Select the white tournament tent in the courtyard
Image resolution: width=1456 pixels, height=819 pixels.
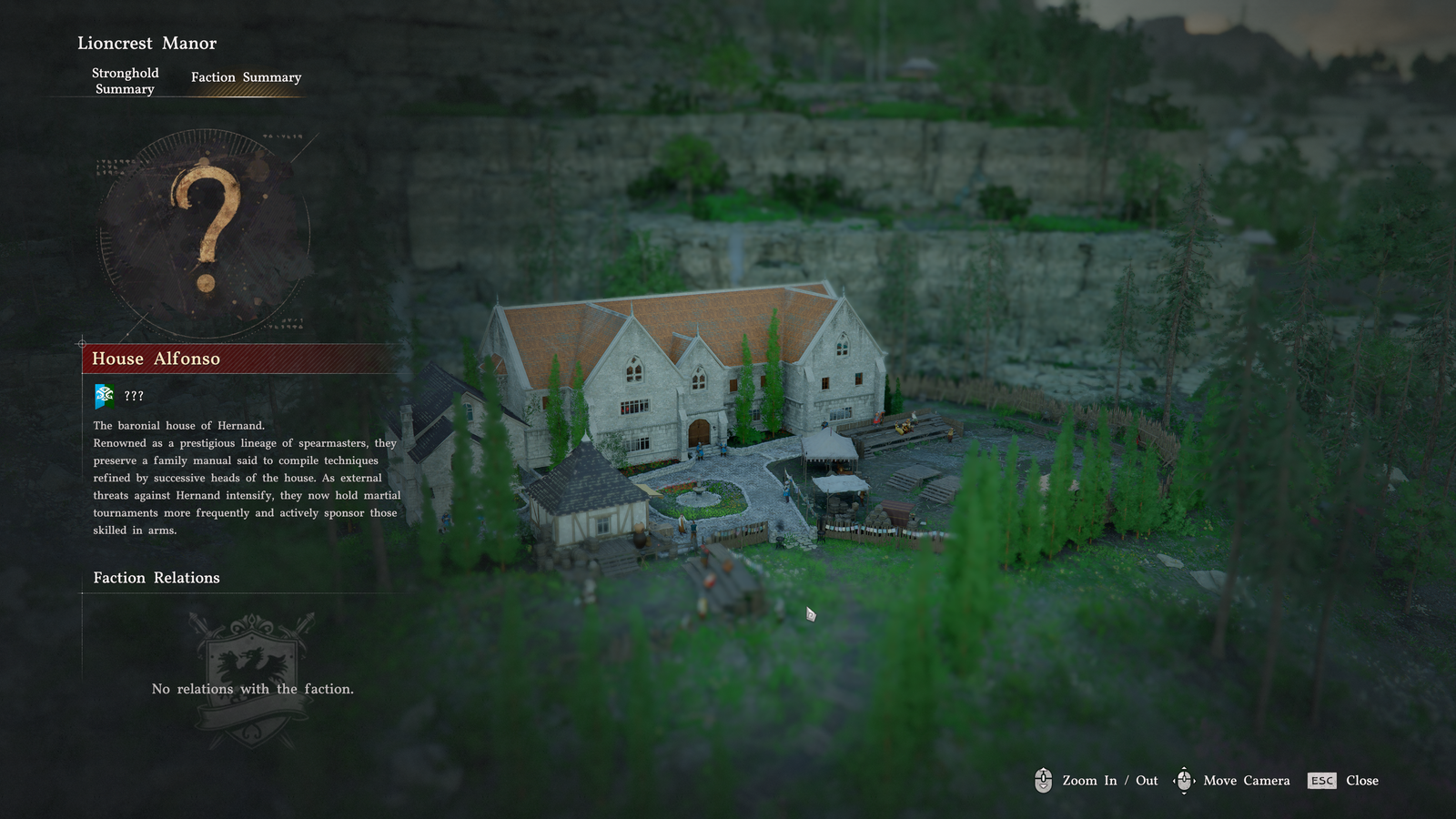click(x=828, y=446)
